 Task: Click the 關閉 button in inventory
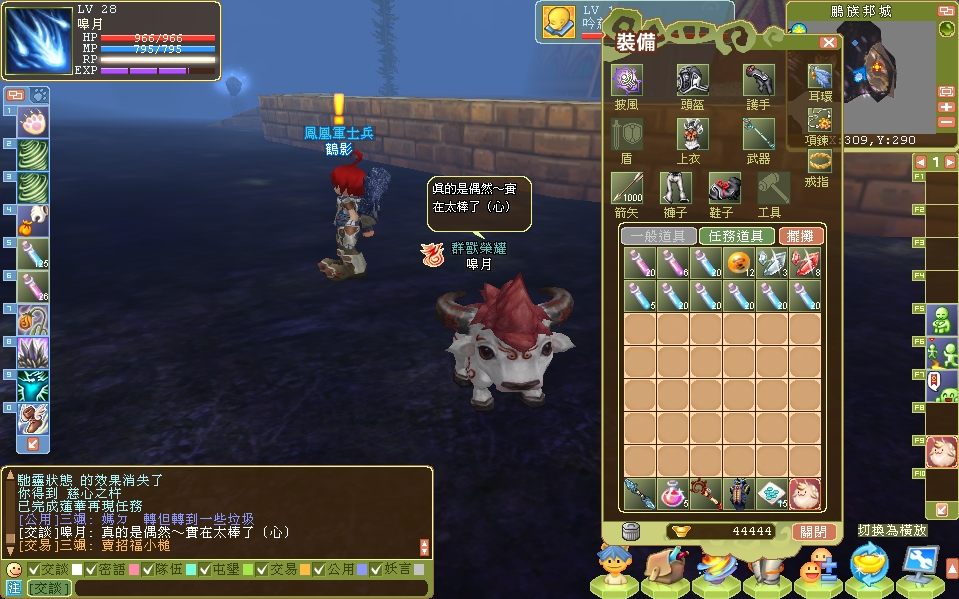[x=813, y=531]
